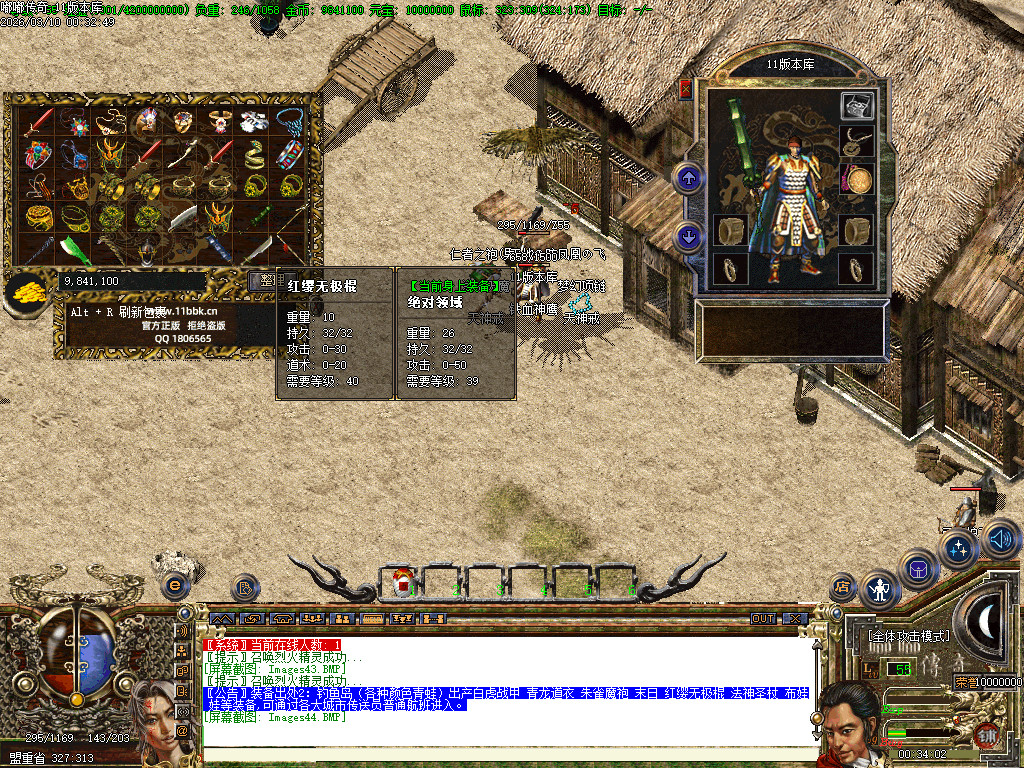This screenshot has height=768, width=1024.
Task: Click the blue announcement message in chat
Action: (507, 698)
